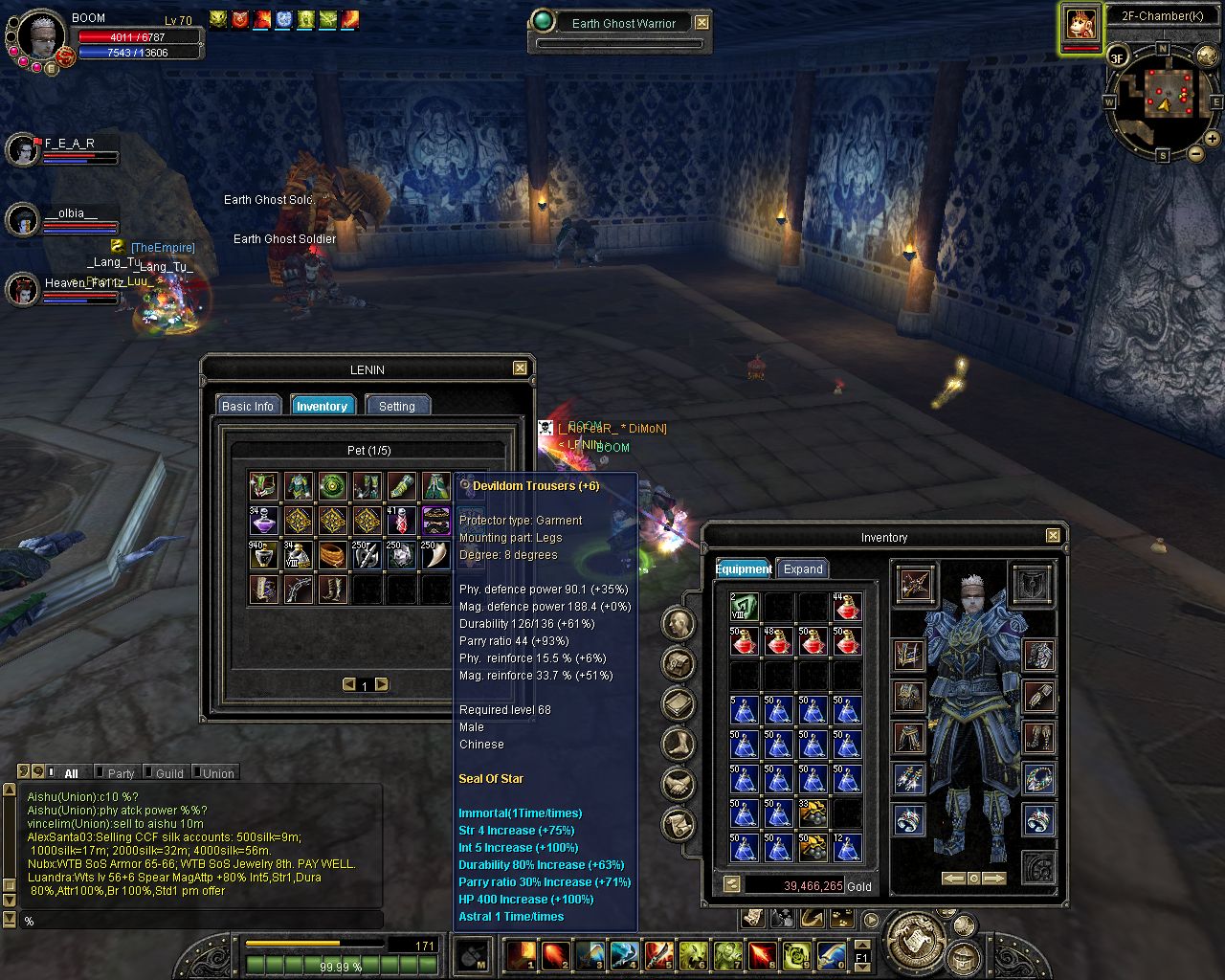1225x980 pixels.
Task: Switch to the Expand inventory tab
Action: (x=803, y=568)
